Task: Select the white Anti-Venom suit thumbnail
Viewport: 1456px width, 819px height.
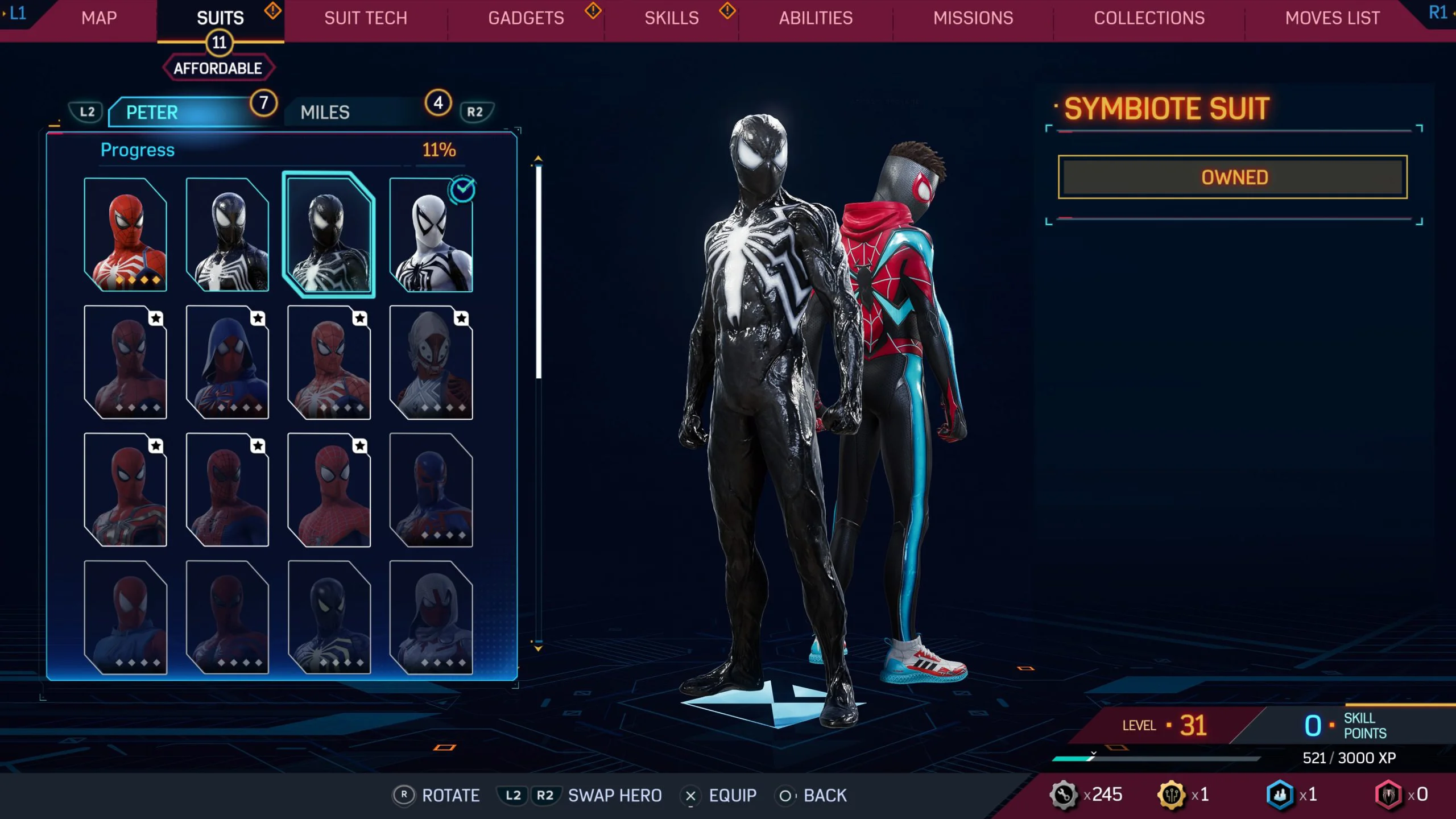Action: click(x=431, y=234)
